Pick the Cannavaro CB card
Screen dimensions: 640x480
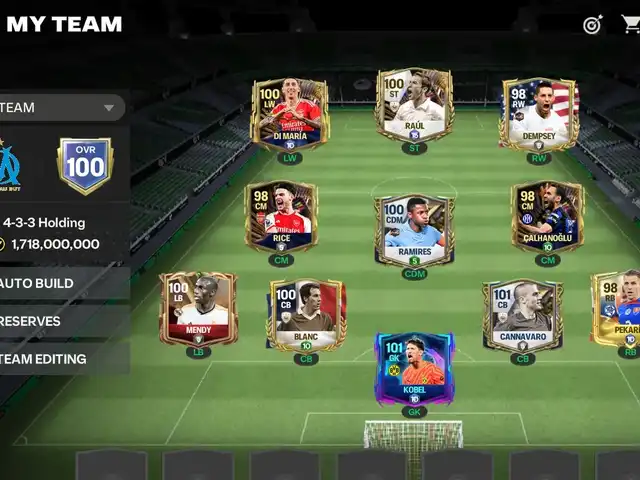point(522,315)
